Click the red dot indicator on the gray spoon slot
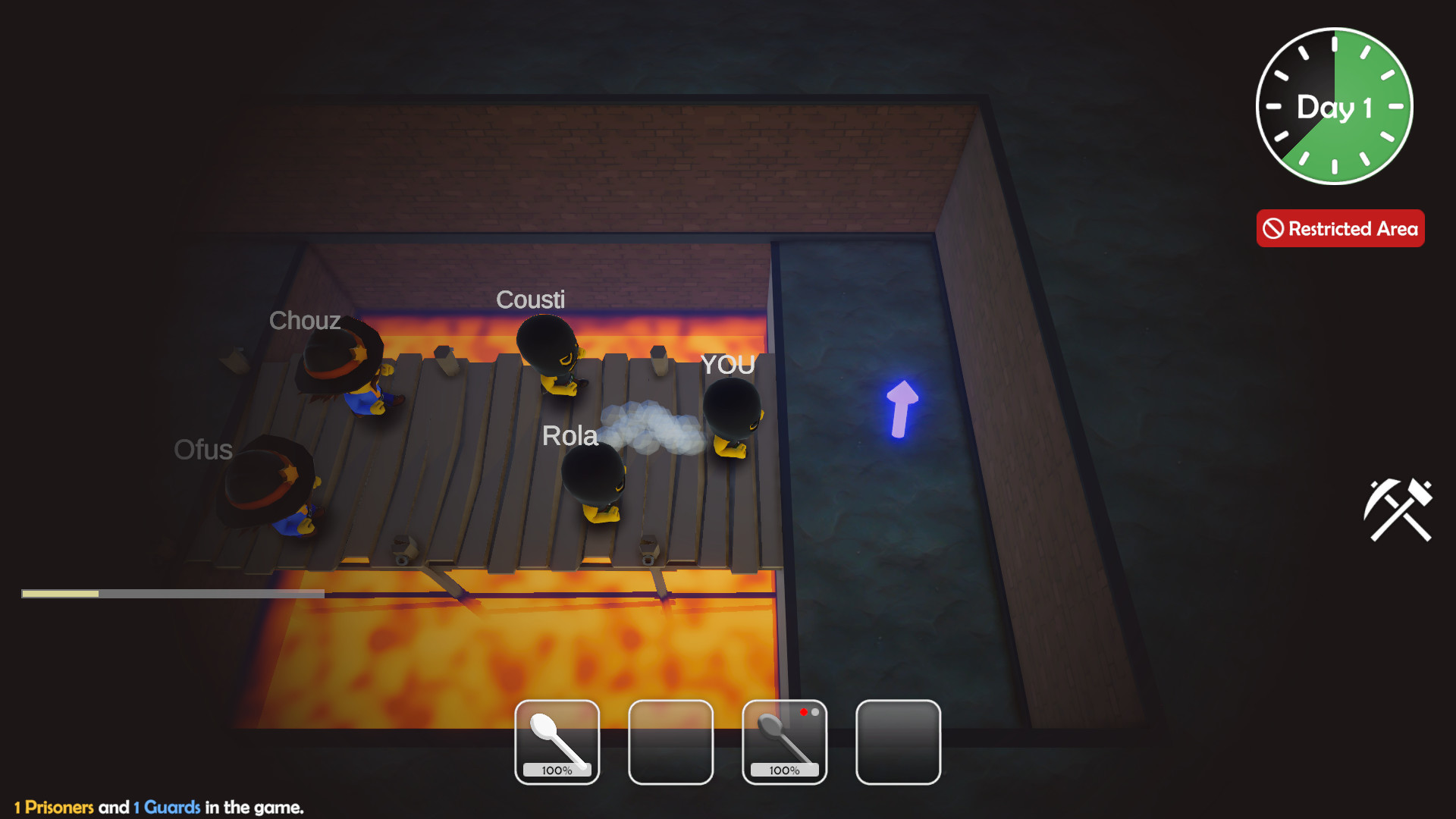This screenshot has height=819, width=1456. pyautogui.click(x=805, y=711)
